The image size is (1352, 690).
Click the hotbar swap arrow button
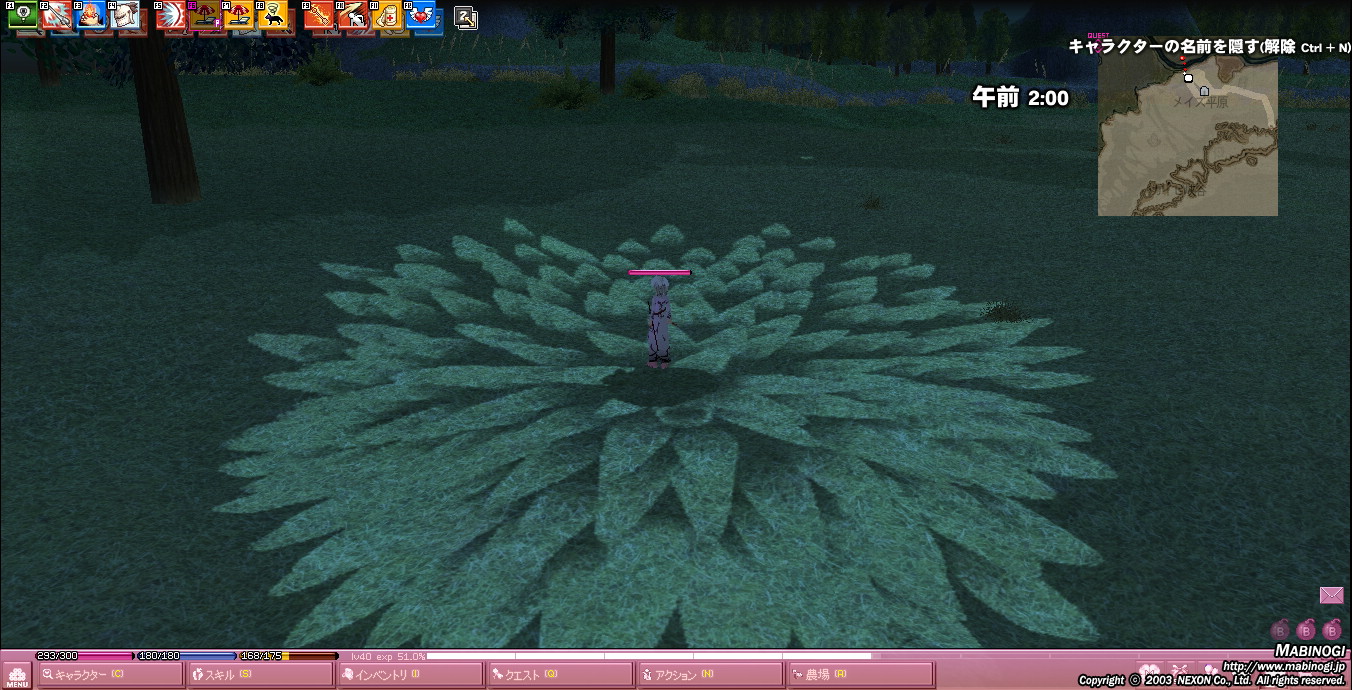[465, 17]
